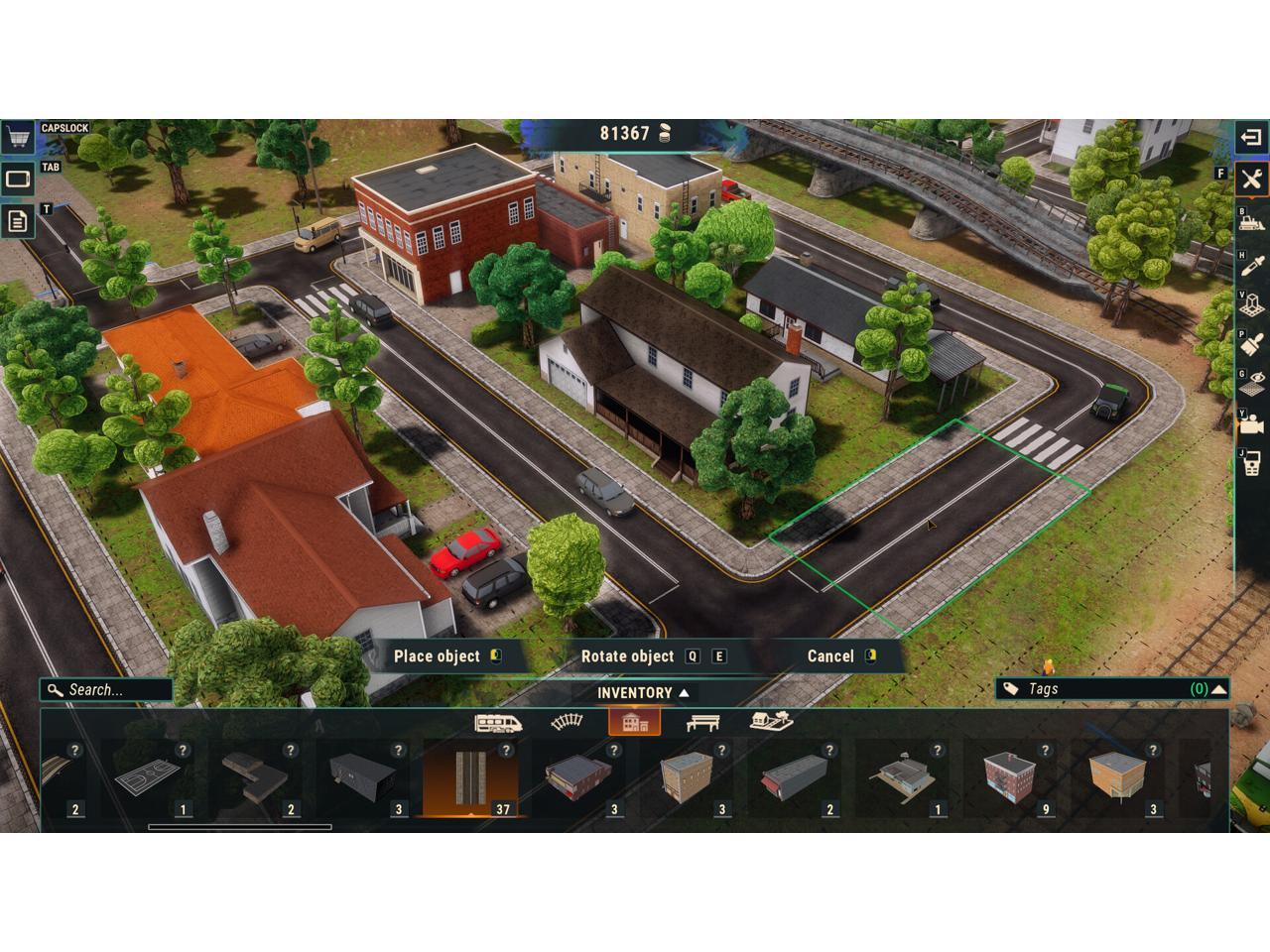
Task: Activate the eyedropper picker tool
Action: (1251, 264)
